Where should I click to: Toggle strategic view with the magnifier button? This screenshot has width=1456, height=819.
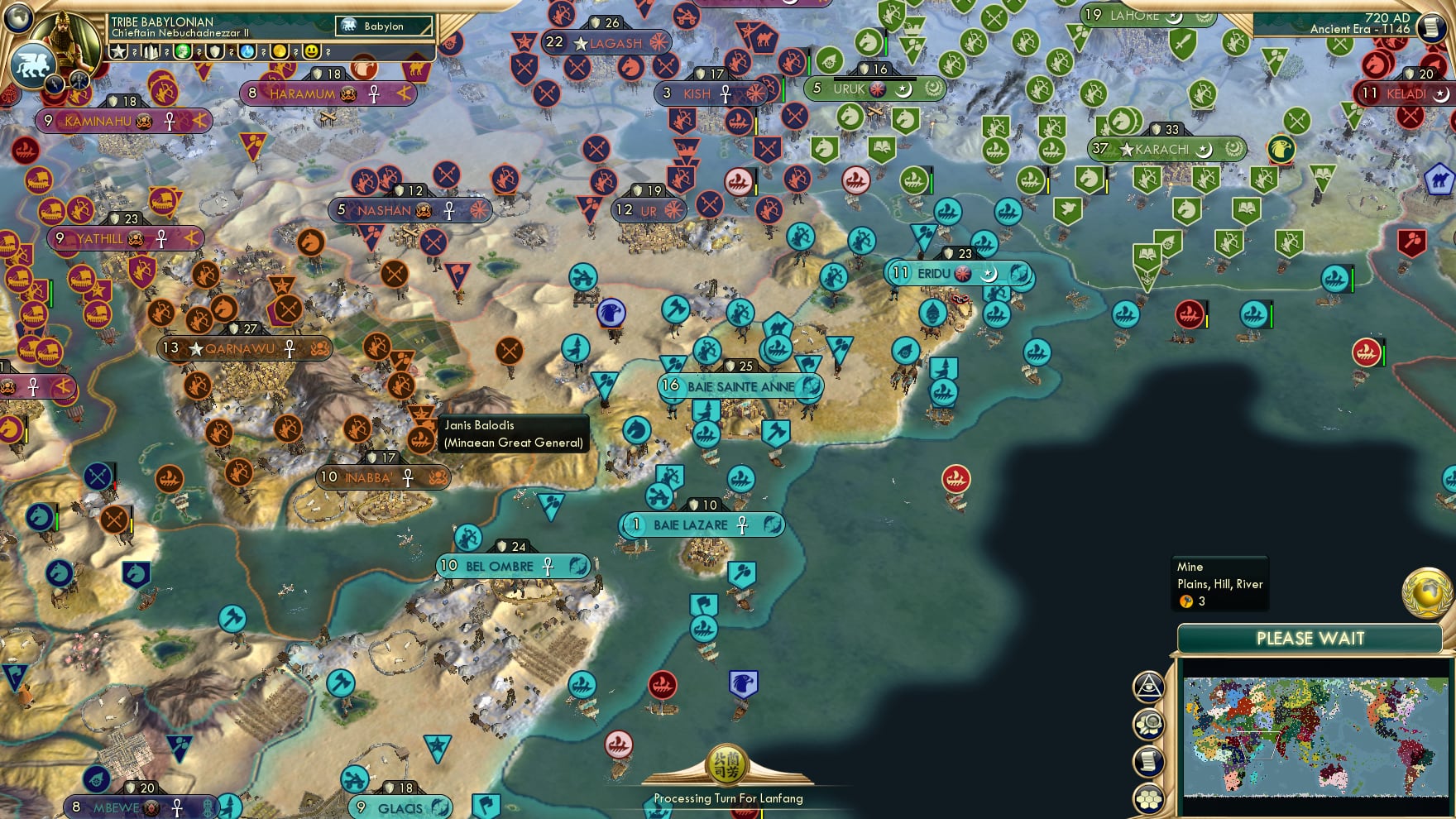point(1148,723)
